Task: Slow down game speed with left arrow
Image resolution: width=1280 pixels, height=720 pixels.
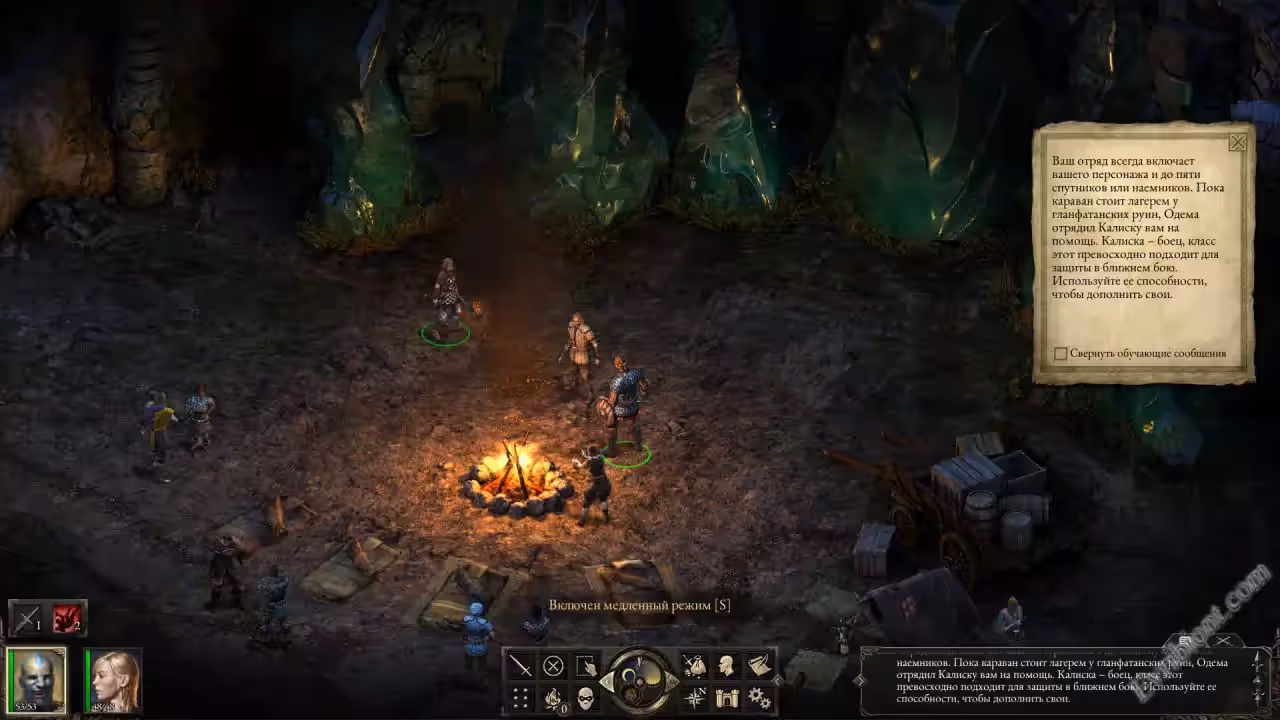Action: pyautogui.click(x=607, y=682)
